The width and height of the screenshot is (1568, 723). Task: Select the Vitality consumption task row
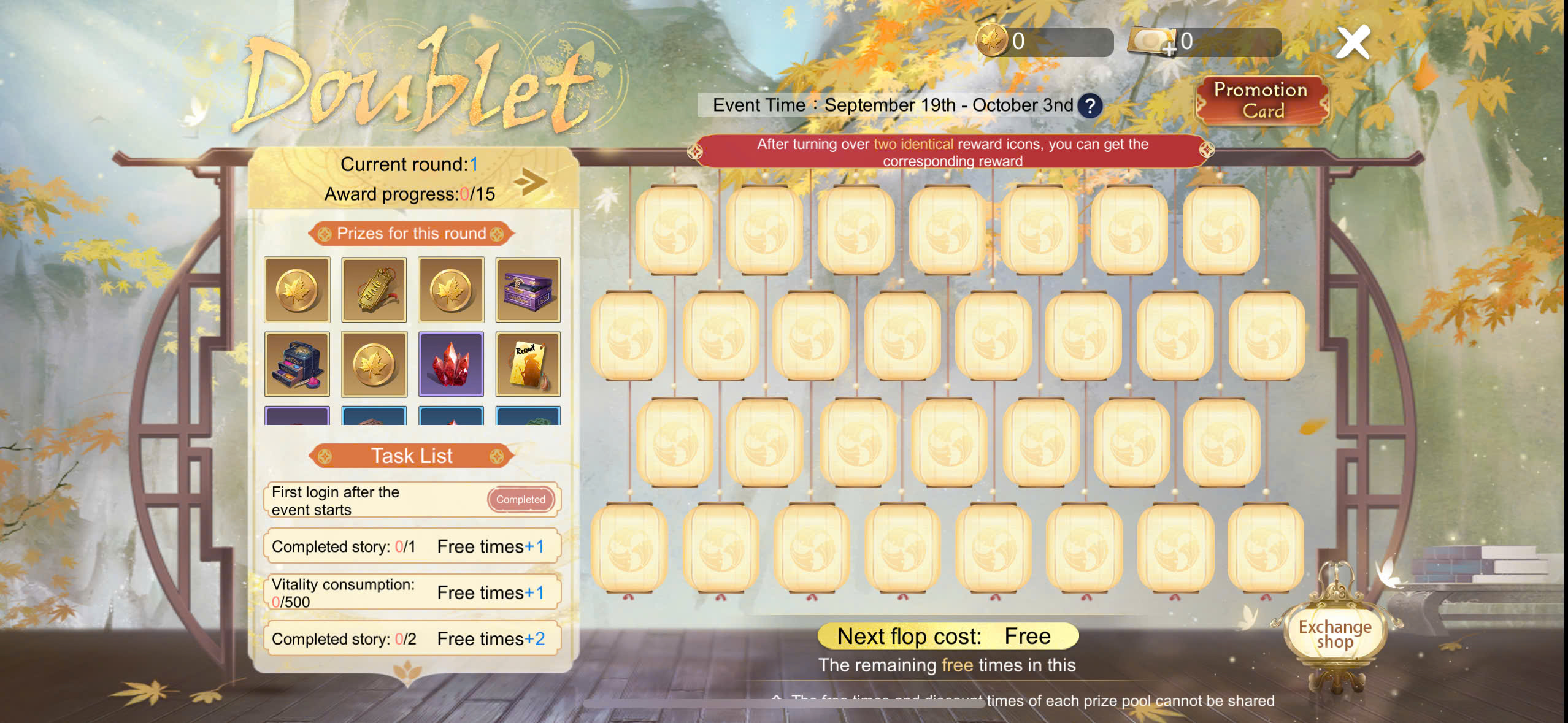coord(412,592)
